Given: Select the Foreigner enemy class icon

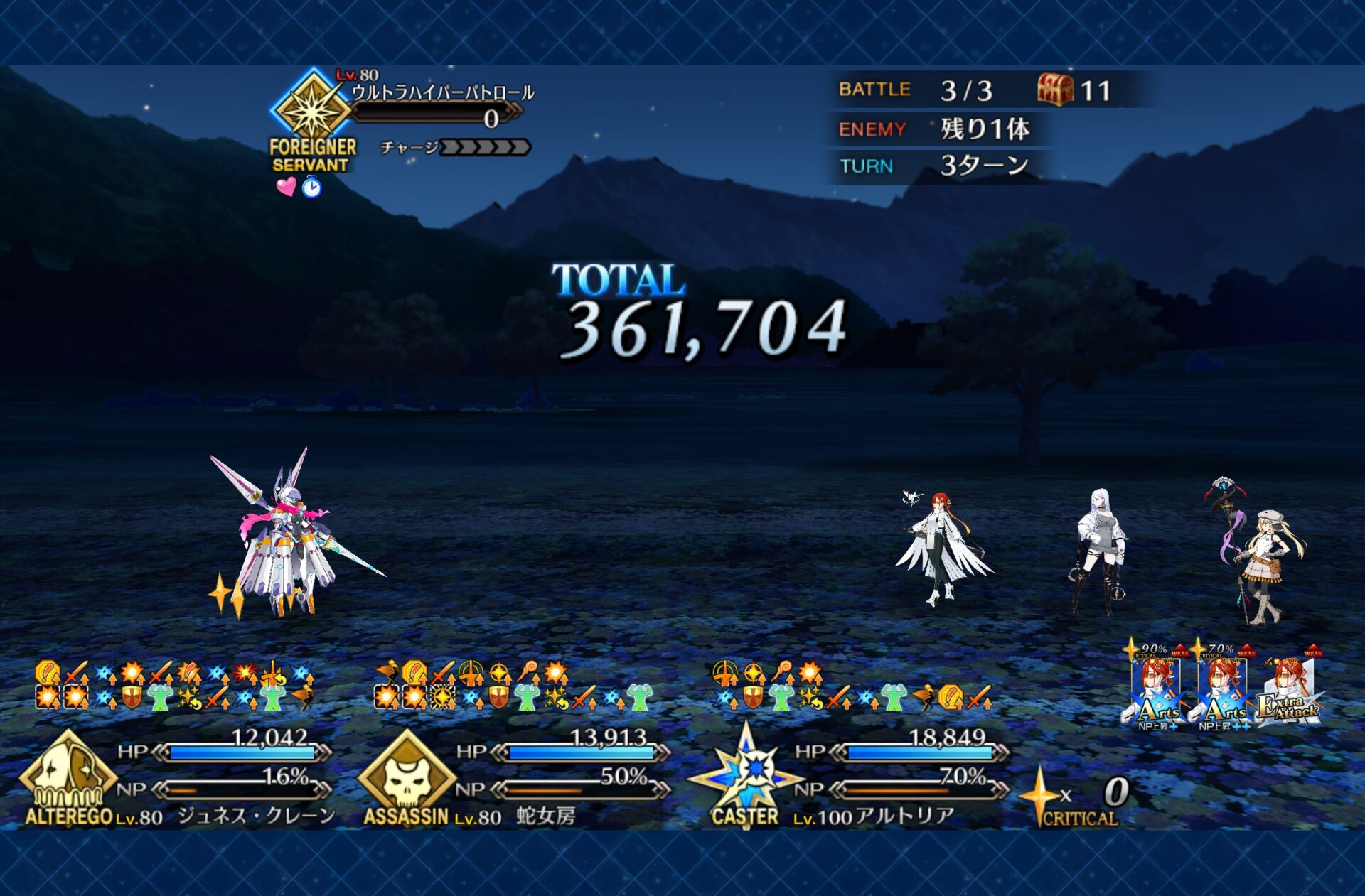Looking at the screenshot, I should [312, 110].
